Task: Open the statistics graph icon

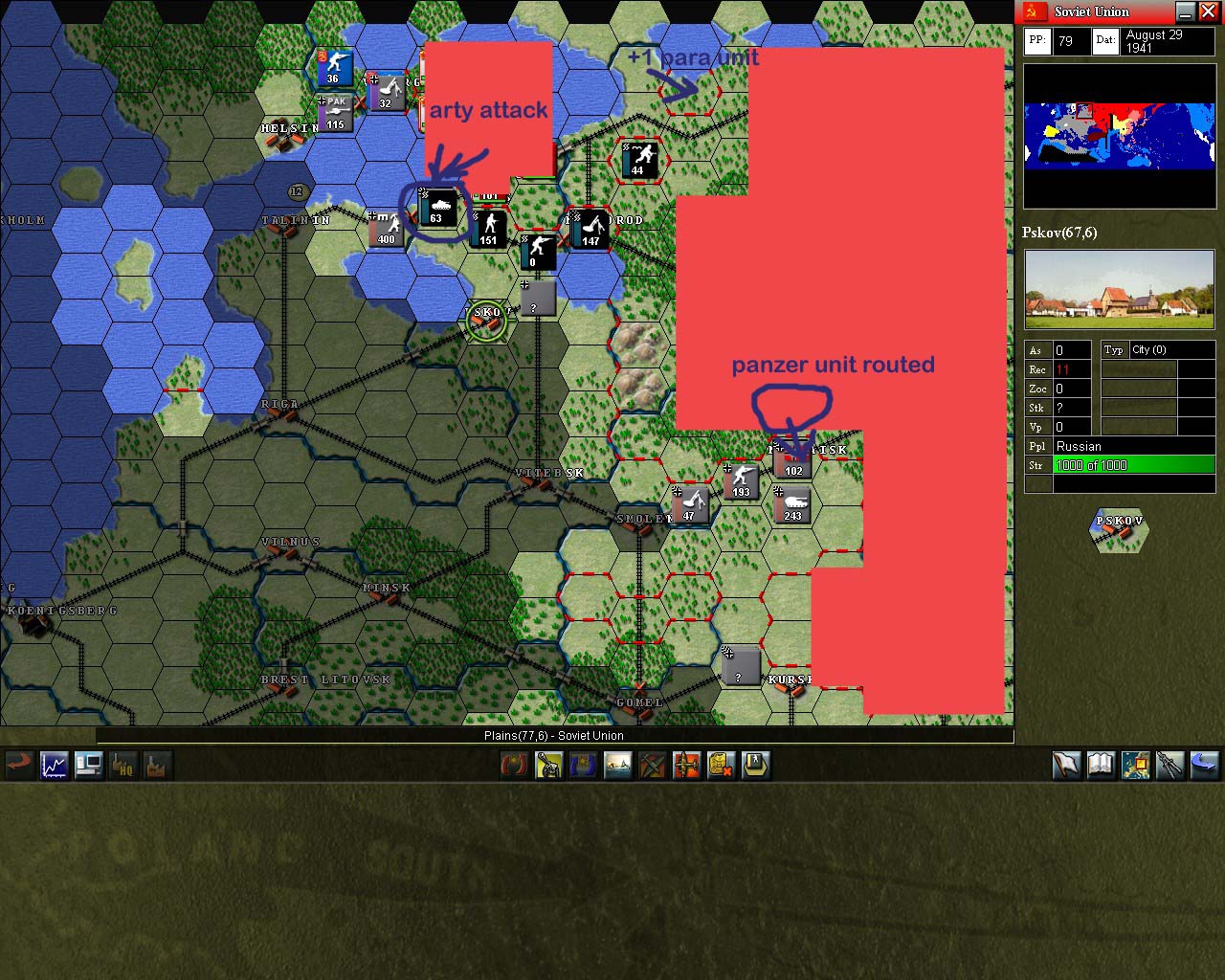Action: [x=54, y=765]
